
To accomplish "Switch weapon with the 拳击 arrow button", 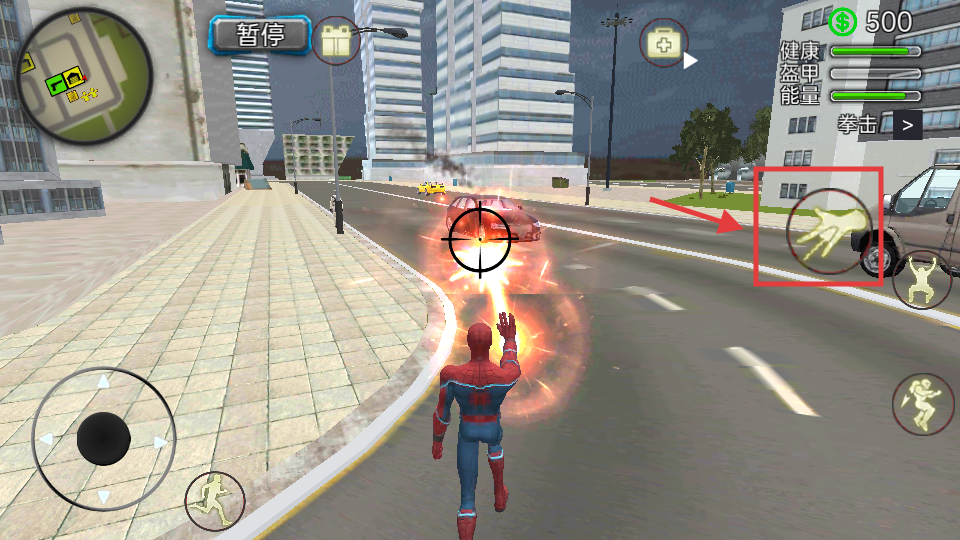I will [907, 125].
